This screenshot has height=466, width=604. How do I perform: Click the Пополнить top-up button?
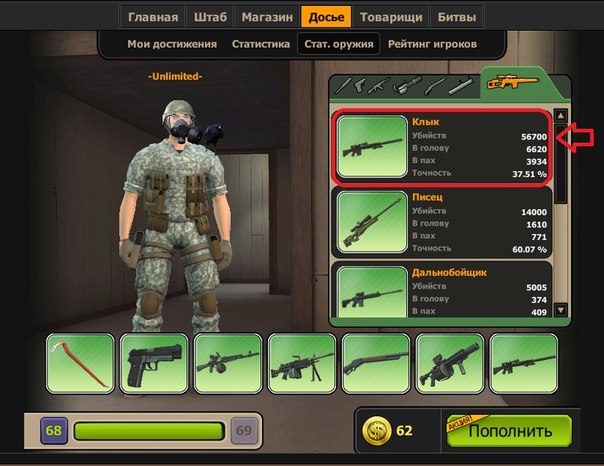click(509, 431)
